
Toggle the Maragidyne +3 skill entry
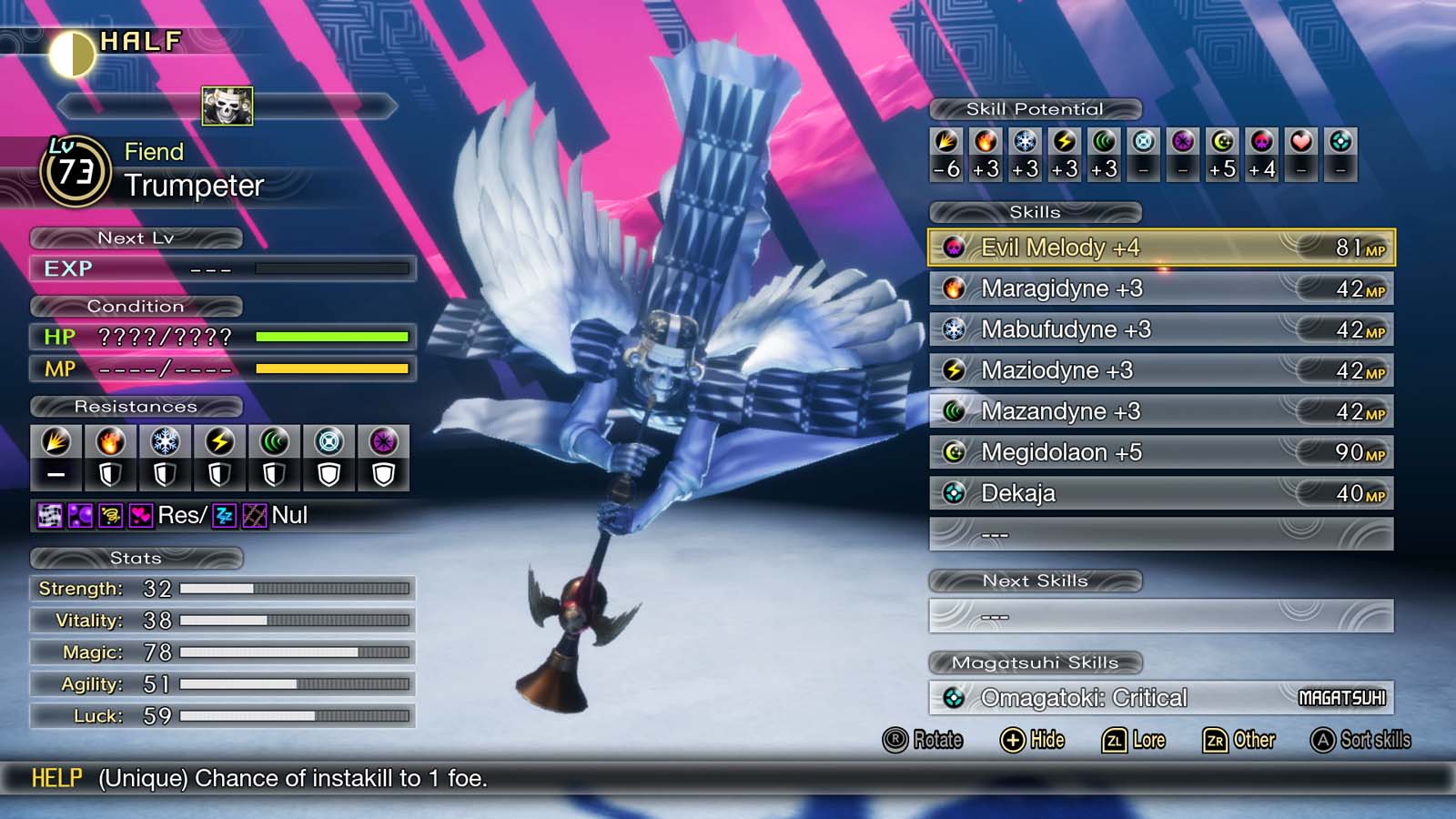click(1156, 288)
